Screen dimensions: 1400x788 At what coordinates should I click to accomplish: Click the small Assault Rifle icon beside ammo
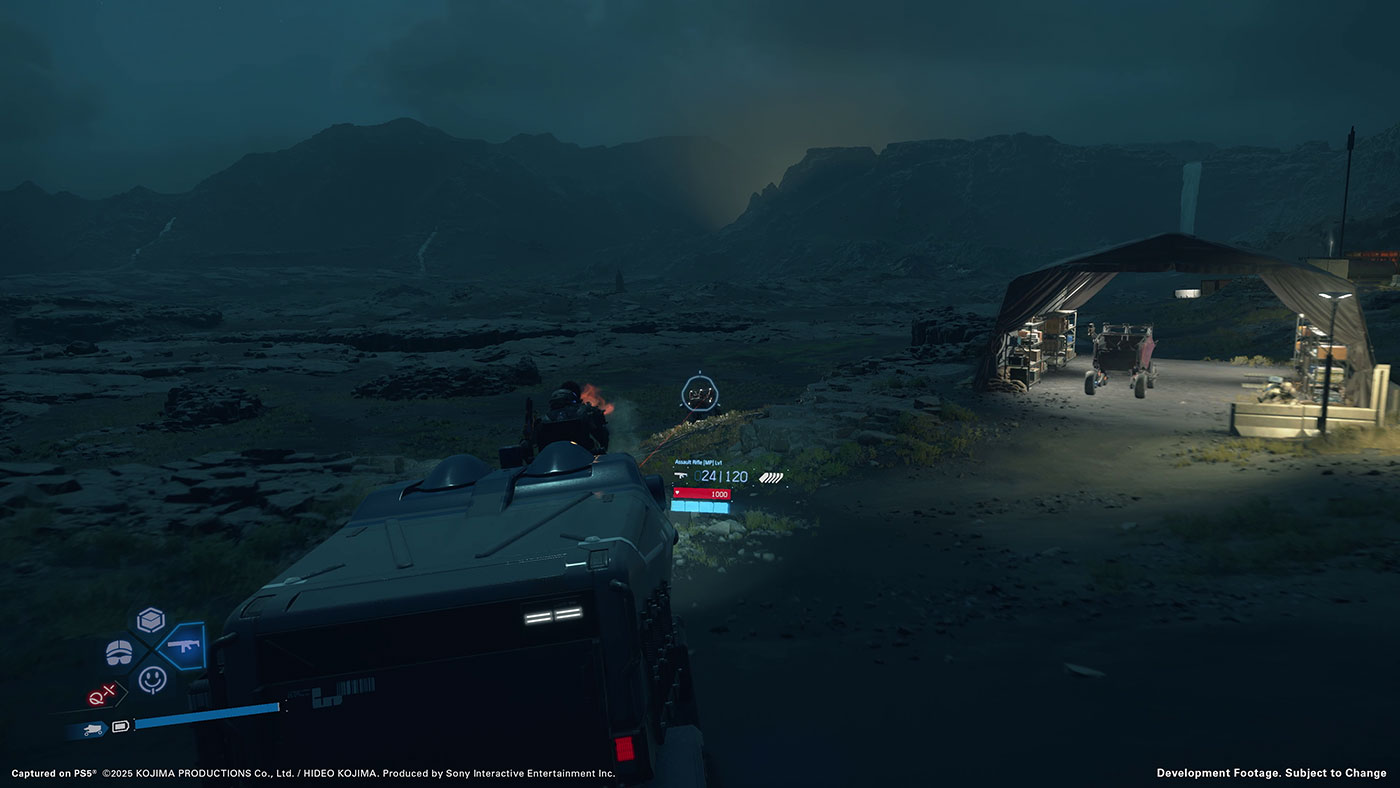682,477
